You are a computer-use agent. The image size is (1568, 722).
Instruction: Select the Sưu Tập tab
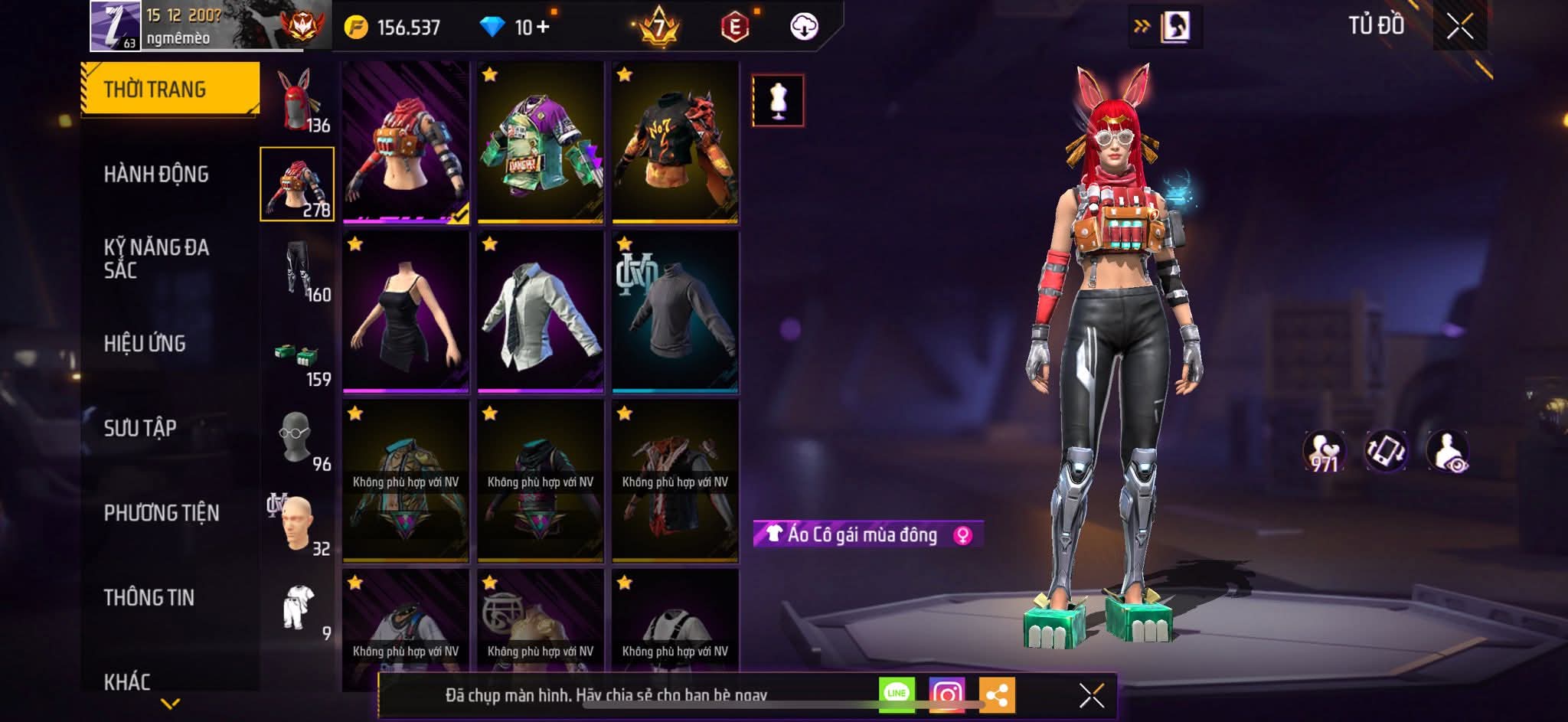tap(140, 428)
